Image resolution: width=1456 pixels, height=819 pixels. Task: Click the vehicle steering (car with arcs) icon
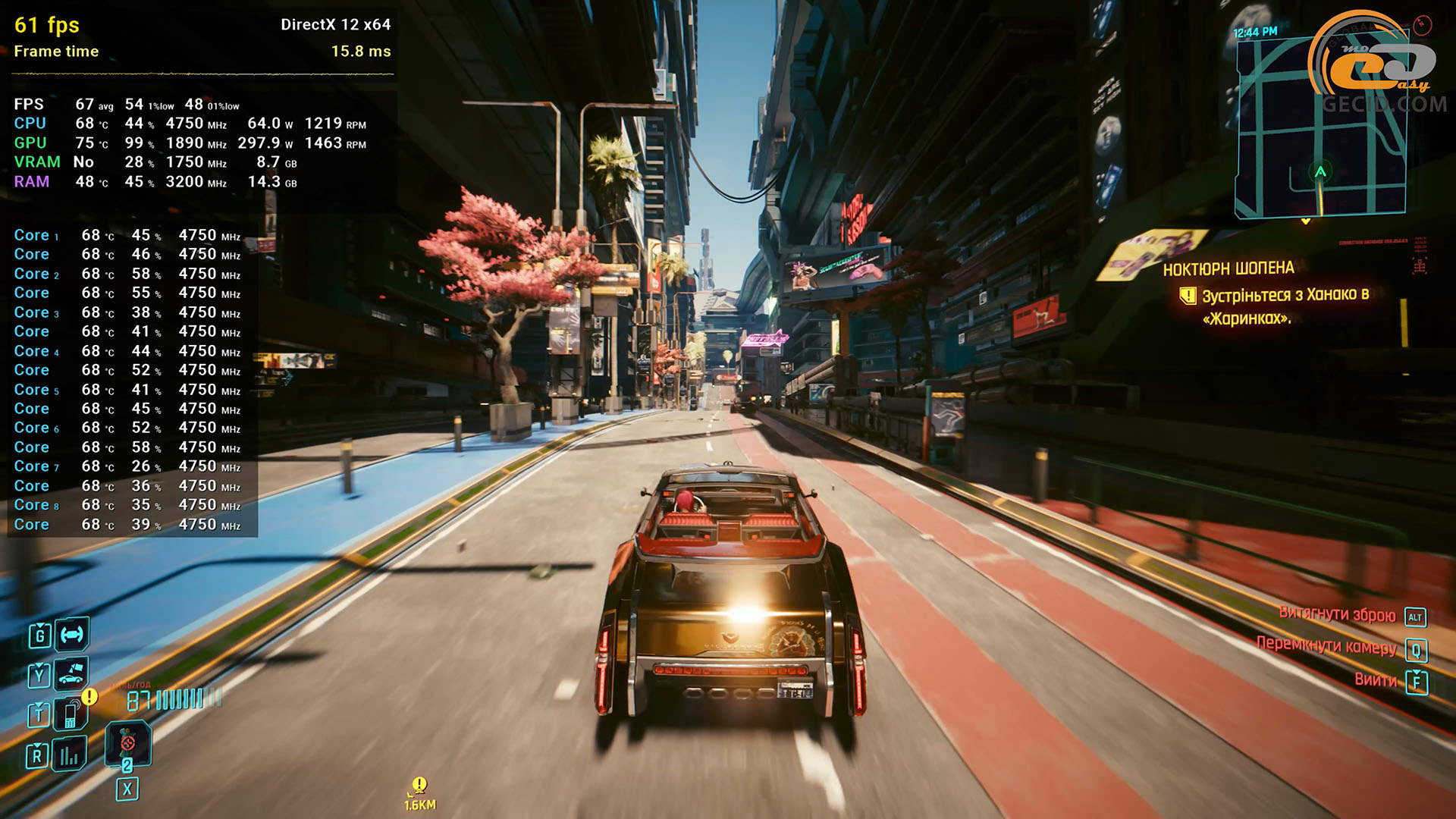pos(72,635)
